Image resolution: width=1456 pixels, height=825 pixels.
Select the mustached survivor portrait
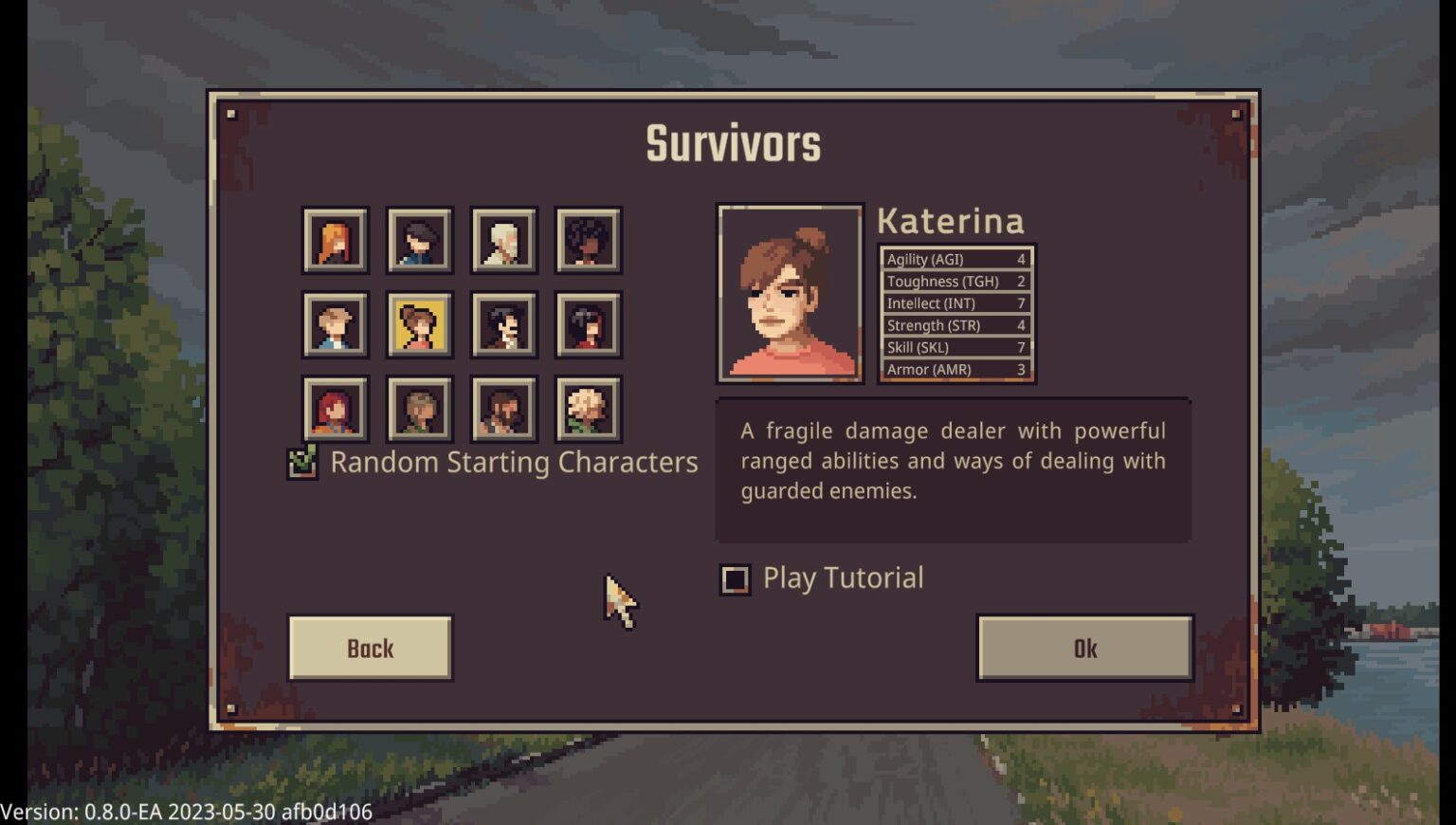tap(503, 323)
